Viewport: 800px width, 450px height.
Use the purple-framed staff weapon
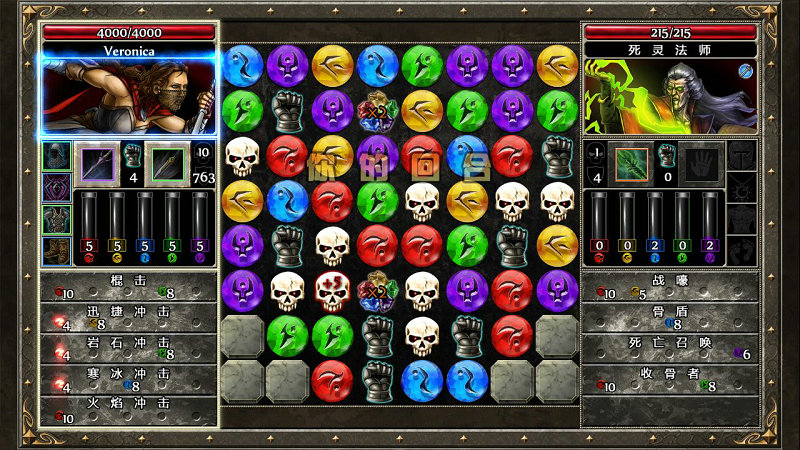(x=97, y=163)
